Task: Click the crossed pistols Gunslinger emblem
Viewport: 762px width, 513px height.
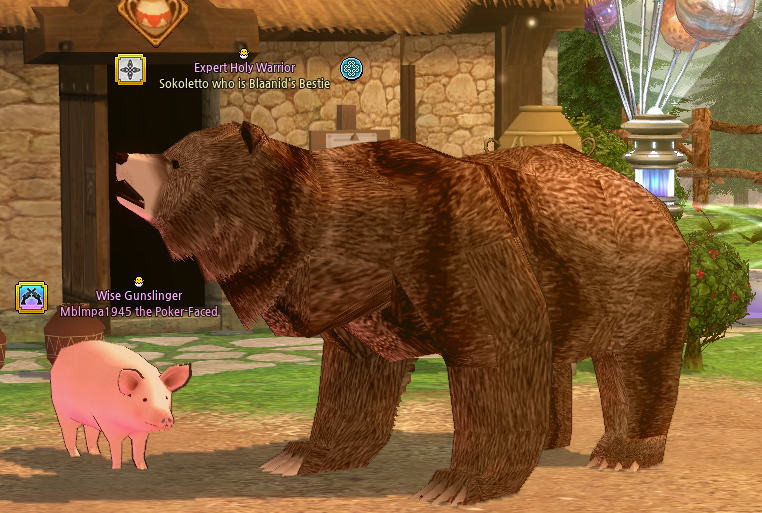Action: point(31,297)
